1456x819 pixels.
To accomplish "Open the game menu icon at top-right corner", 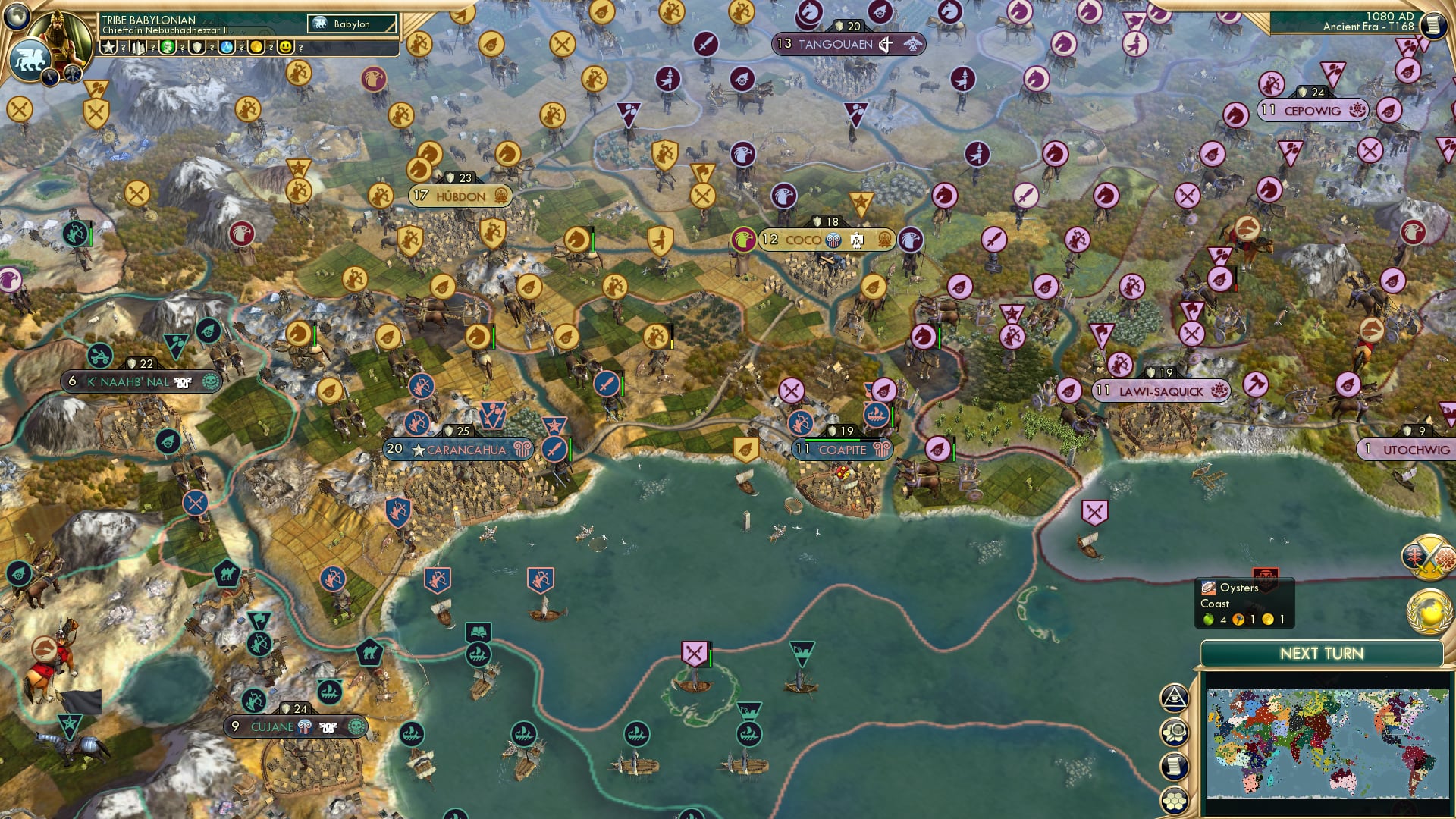I will (1432, 24).
